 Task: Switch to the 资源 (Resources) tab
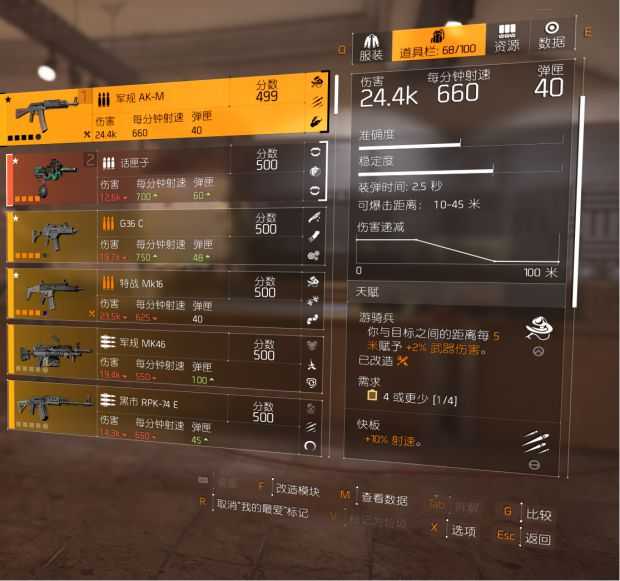click(507, 40)
